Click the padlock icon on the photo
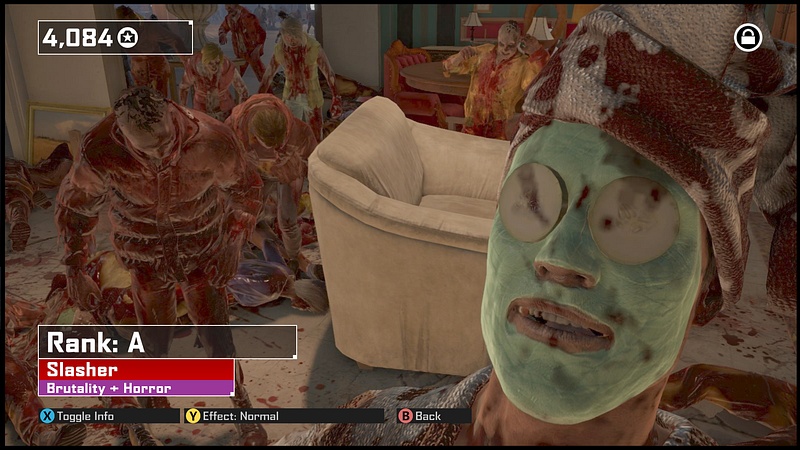The width and height of the screenshot is (800, 450). [x=747, y=38]
